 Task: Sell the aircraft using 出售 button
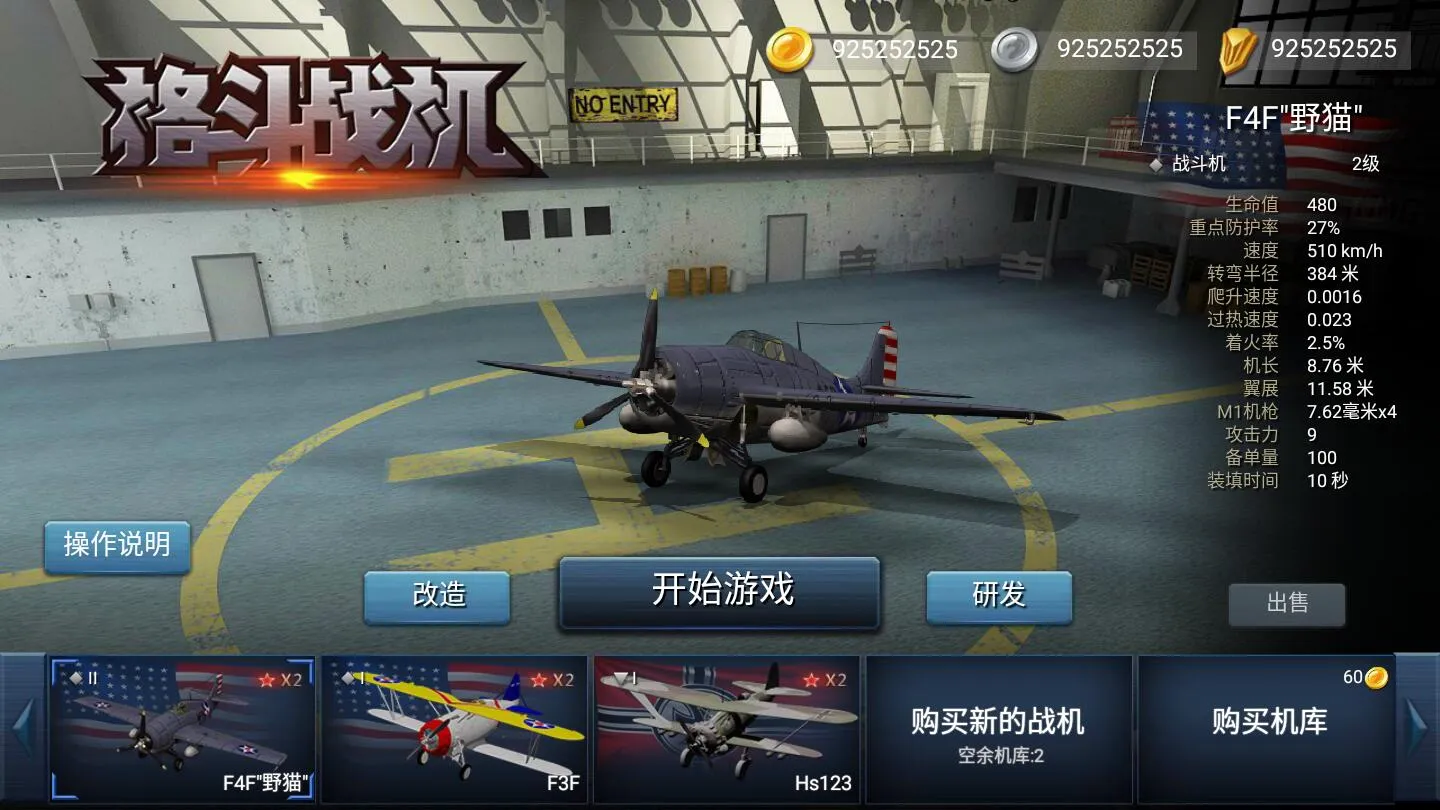[x=1287, y=605]
